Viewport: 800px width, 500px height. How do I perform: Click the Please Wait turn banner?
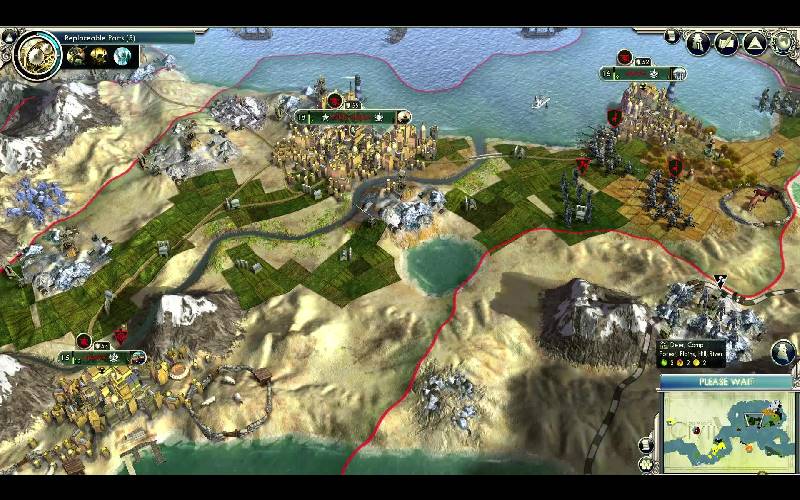point(727,382)
